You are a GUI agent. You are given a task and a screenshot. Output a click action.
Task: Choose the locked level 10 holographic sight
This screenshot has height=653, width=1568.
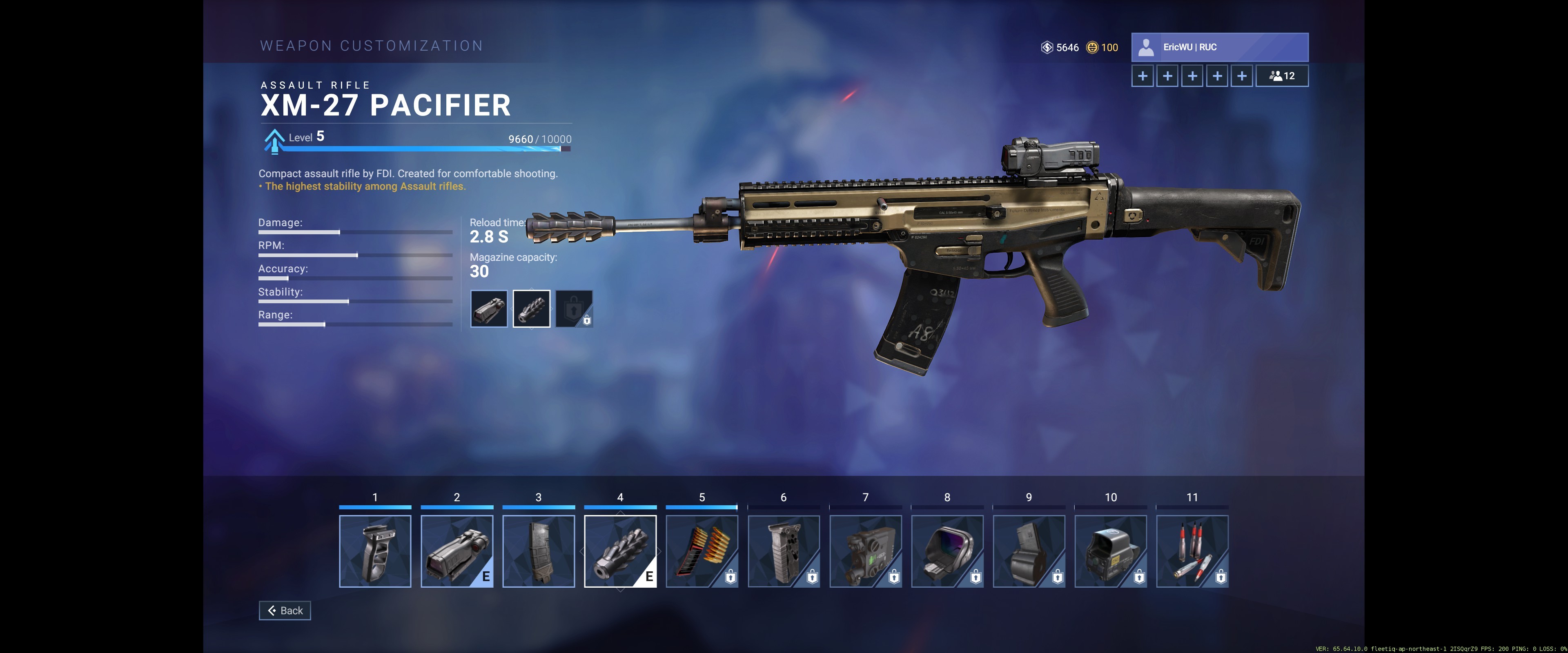tap(1110, 551)
